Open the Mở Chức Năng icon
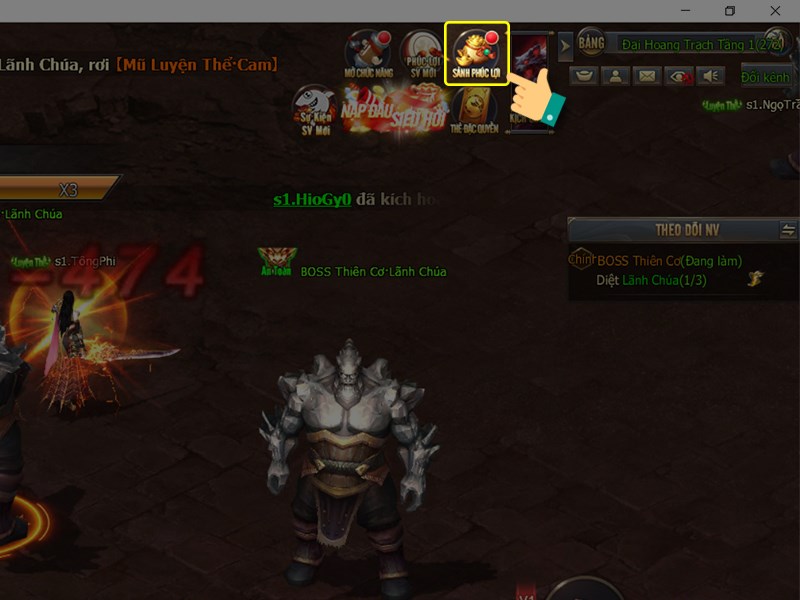 tap(367, 54)
